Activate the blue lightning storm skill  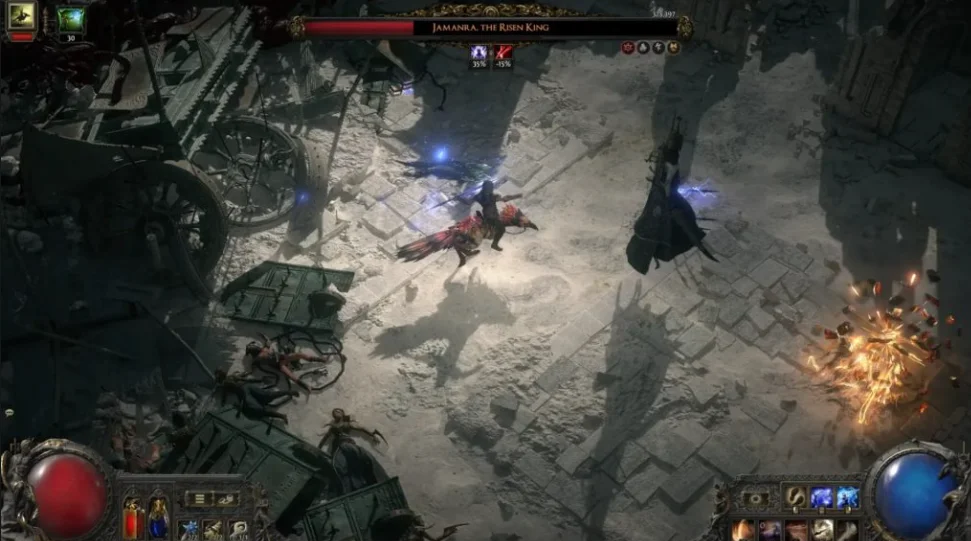[822, 496]
